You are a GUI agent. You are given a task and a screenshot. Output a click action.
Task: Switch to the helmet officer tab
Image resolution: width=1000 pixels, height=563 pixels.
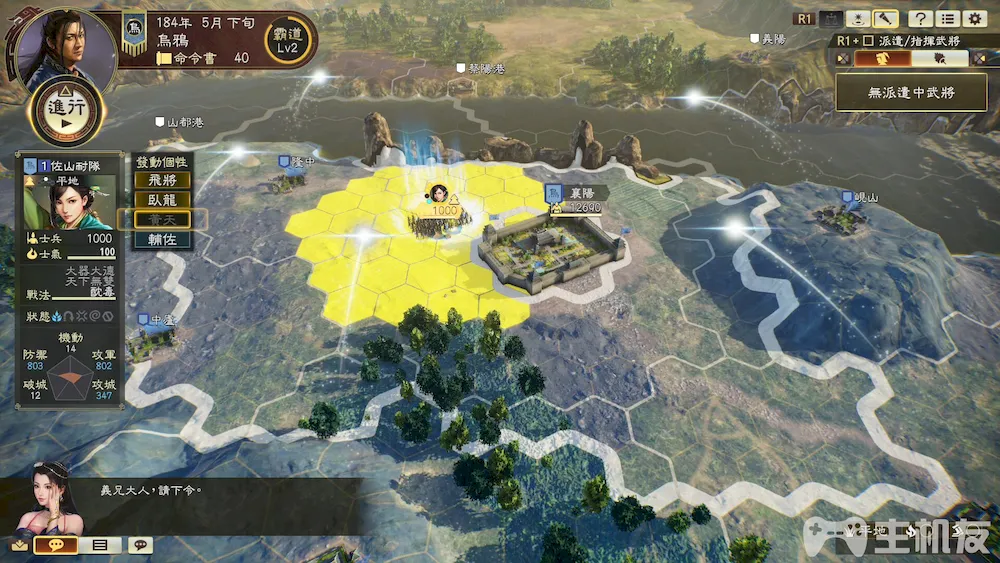click(882, 58)
